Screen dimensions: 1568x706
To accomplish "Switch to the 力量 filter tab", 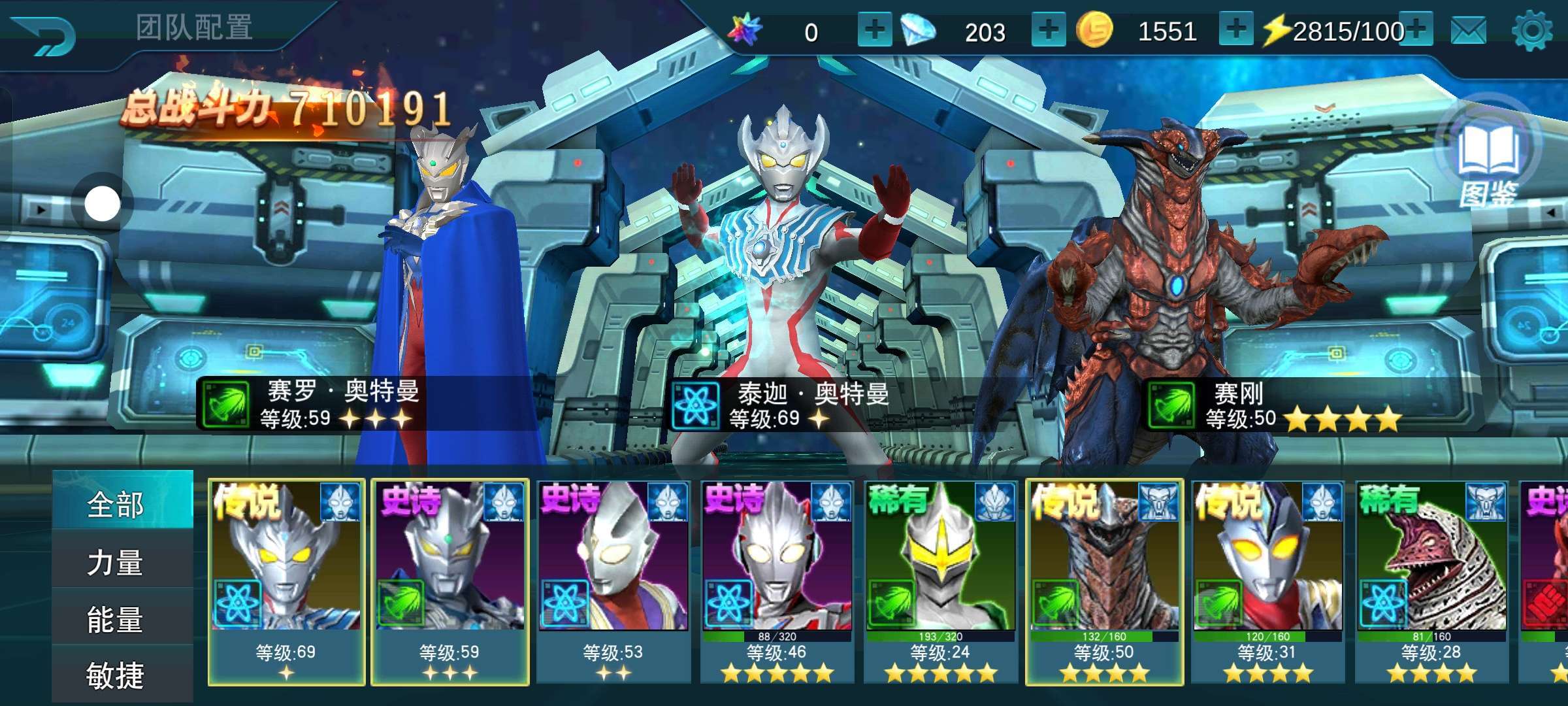I will click(x=116, y=562).
